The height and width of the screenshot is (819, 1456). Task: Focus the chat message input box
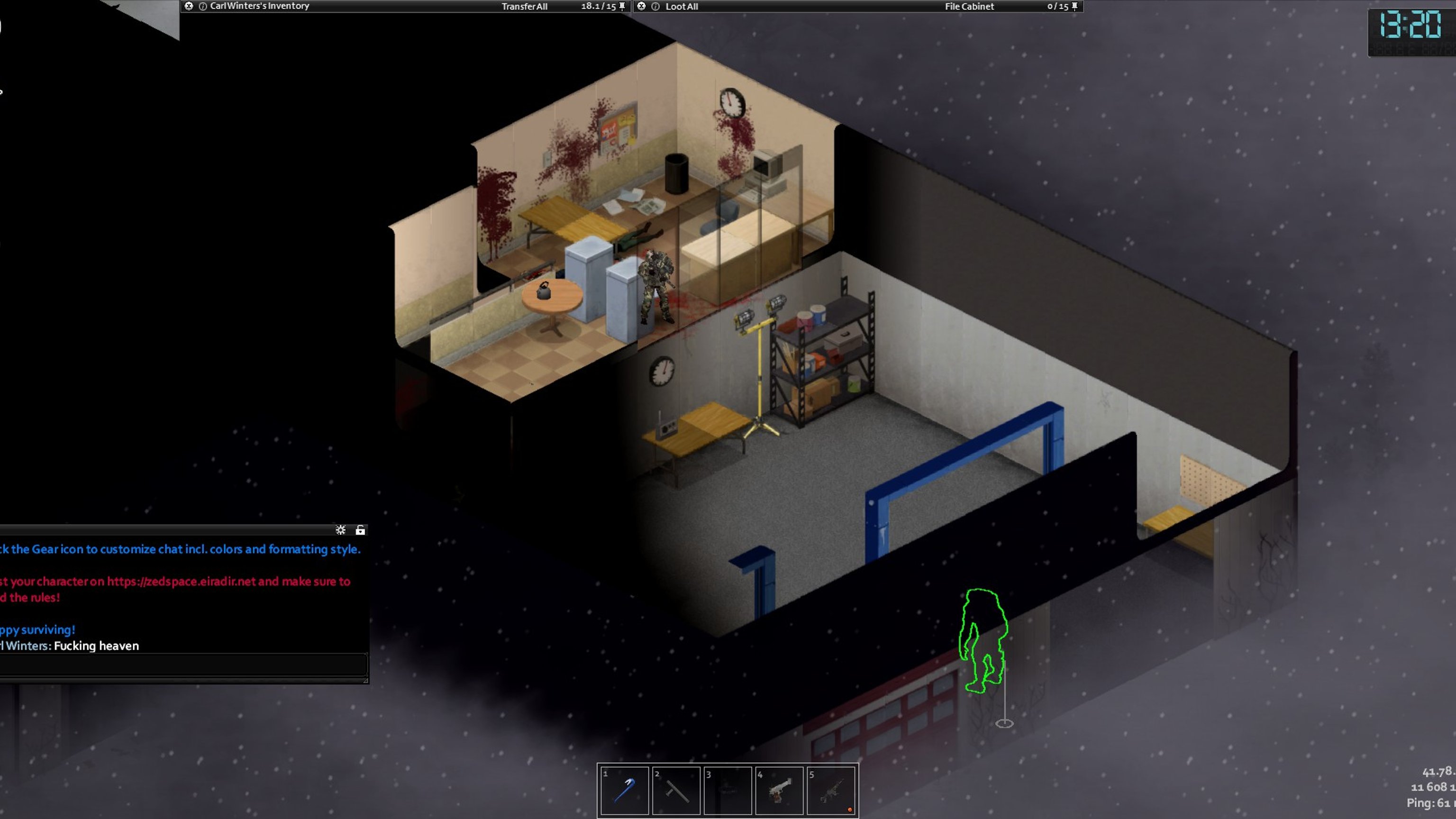(181, 664)
